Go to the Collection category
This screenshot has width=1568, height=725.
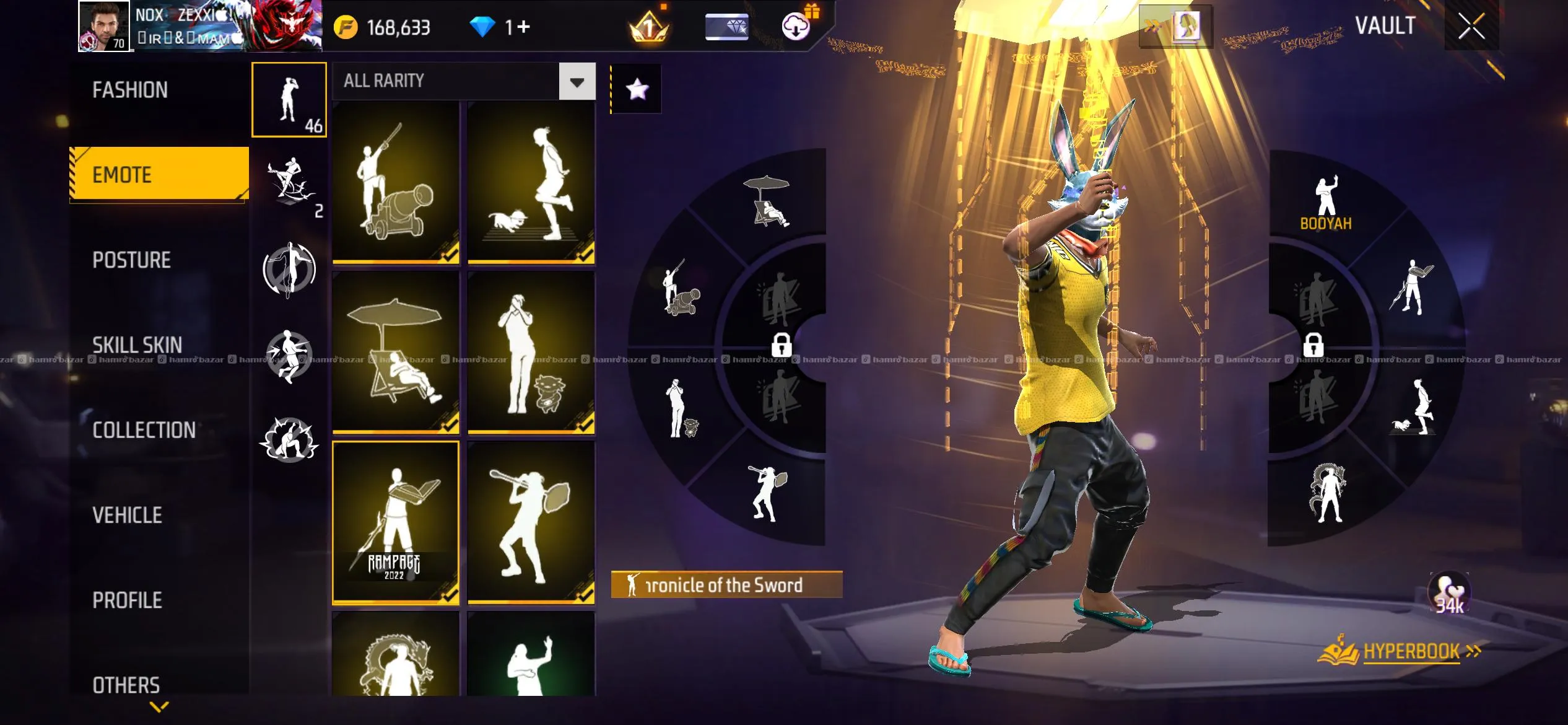point(144,430)
